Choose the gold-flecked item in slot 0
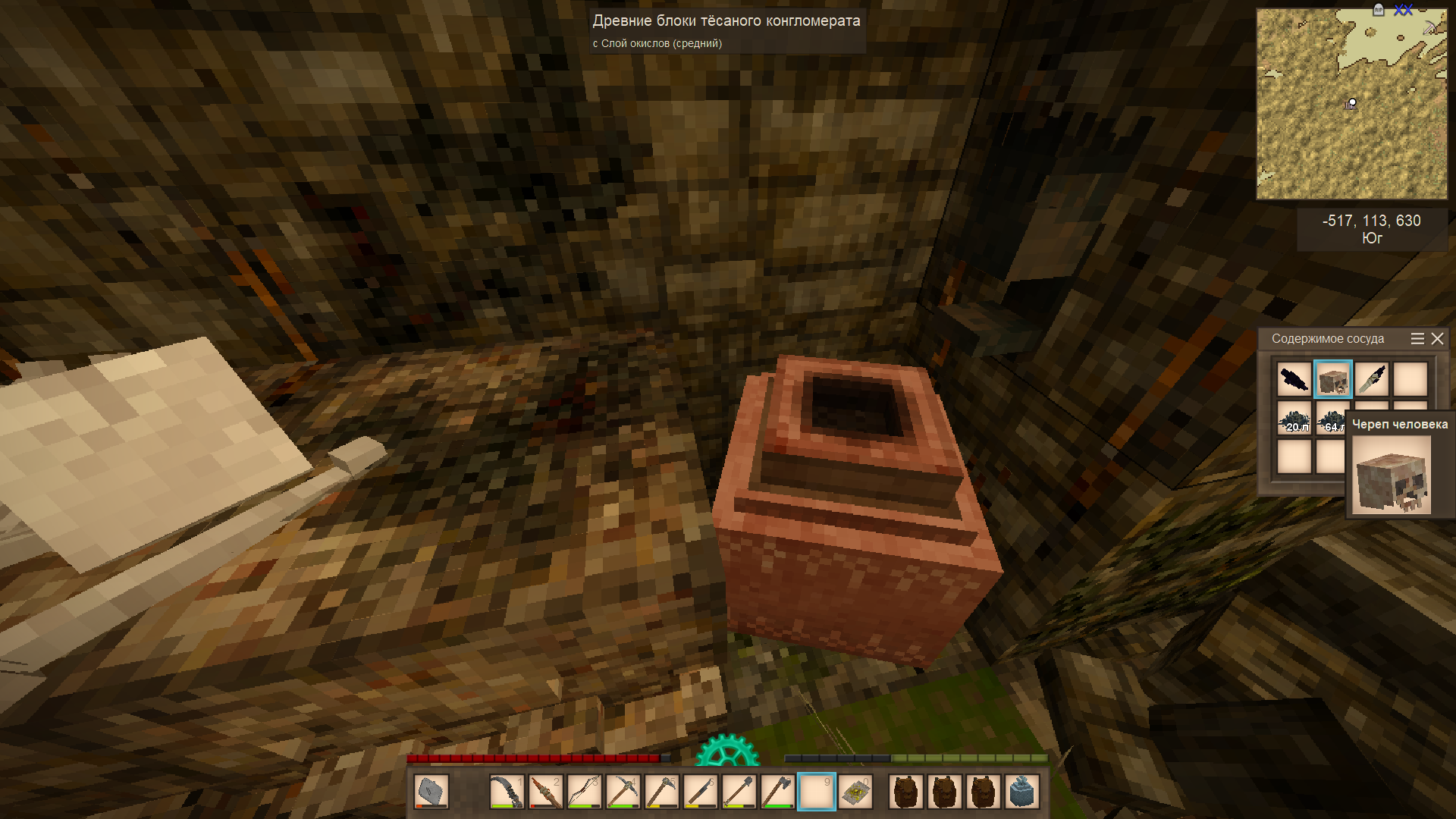 (x=855, y=792)
